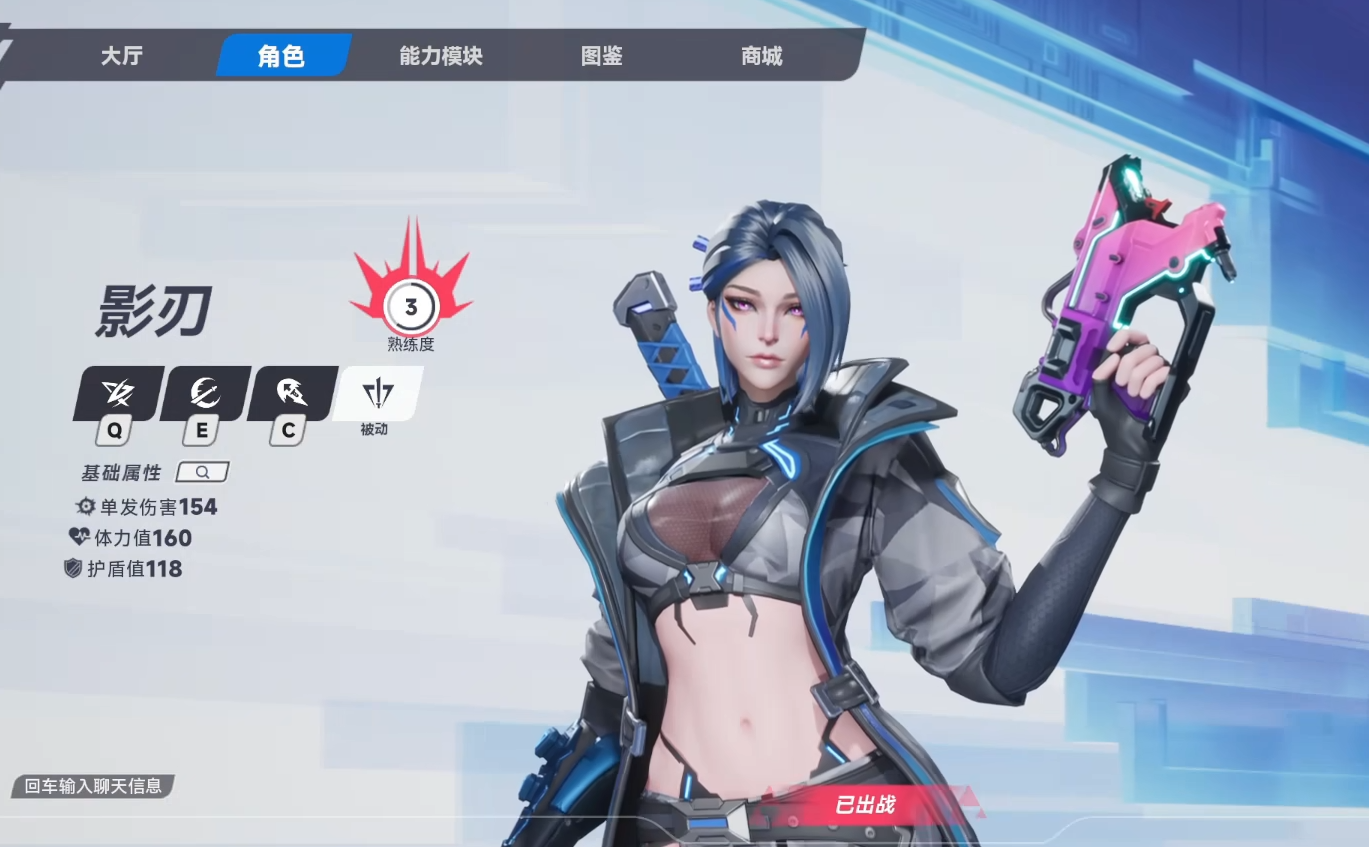View the Q skill icon
Viewport: 1369px width, 847px height.
coord(118,394)
